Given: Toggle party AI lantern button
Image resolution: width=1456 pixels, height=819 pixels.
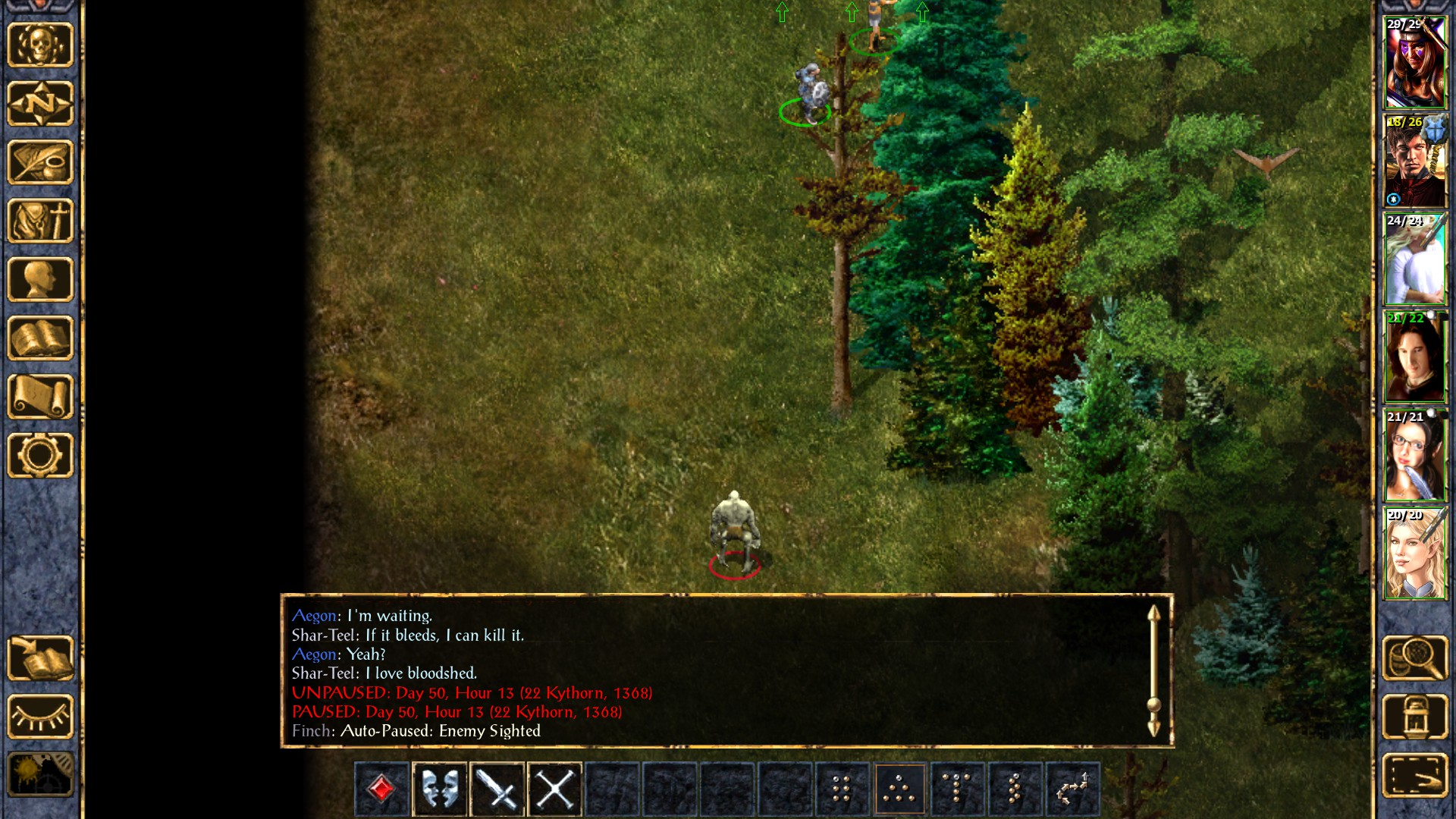Looking at the screenshot, I should [x=1415, y=717].
